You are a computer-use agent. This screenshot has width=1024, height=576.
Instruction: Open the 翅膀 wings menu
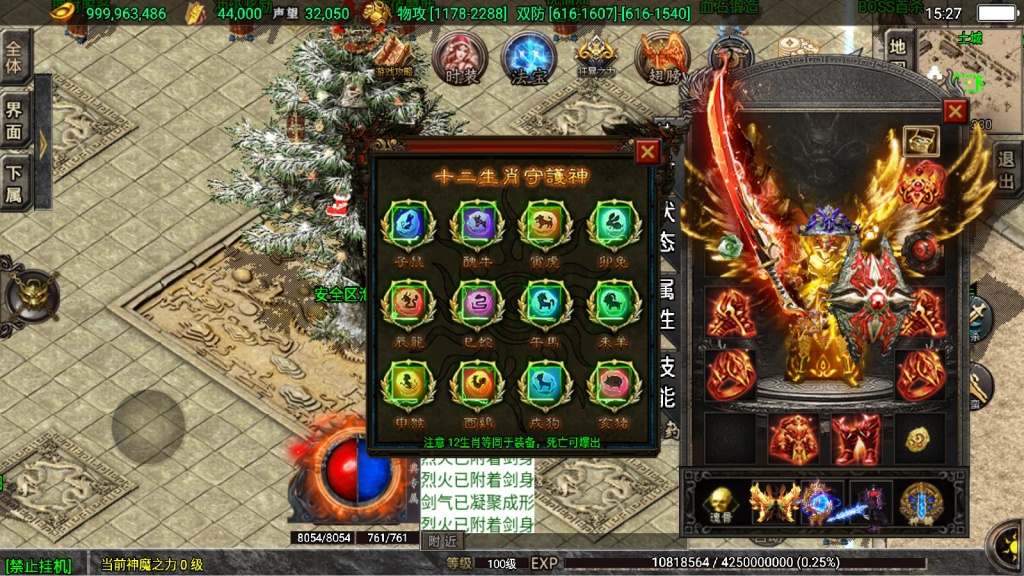pos(663,58)
